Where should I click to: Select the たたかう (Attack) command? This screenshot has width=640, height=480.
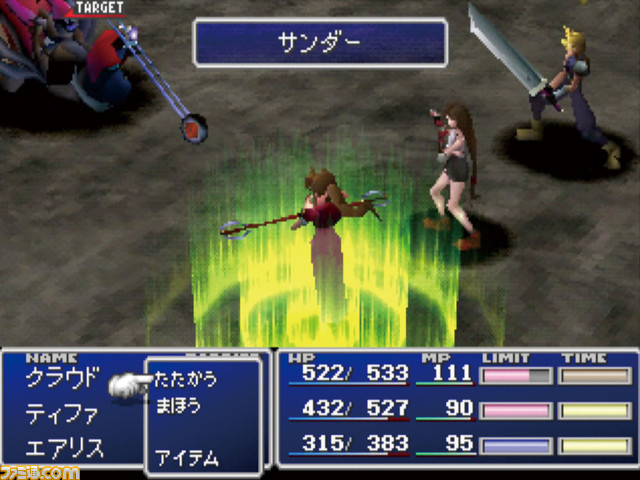186,380
